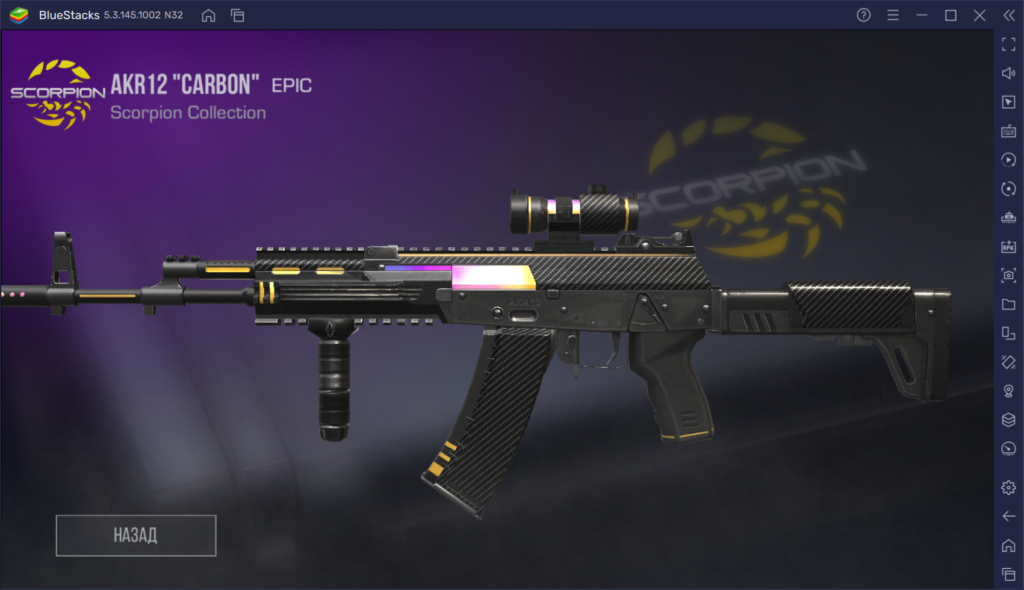
Task: Click the НАЗАД back button
Action: click(x=136, y=535)
